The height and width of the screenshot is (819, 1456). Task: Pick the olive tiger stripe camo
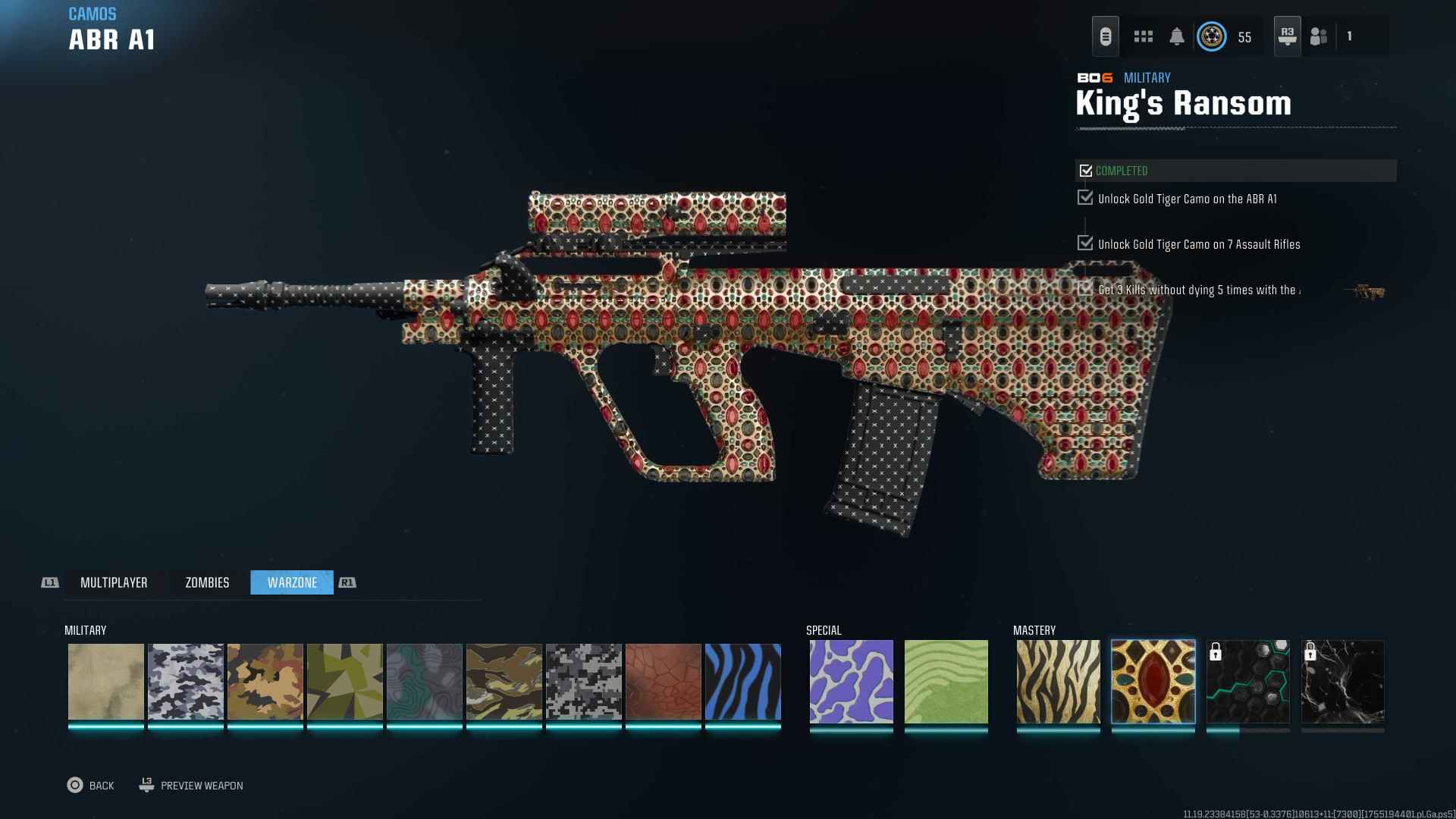coord(504,682)
